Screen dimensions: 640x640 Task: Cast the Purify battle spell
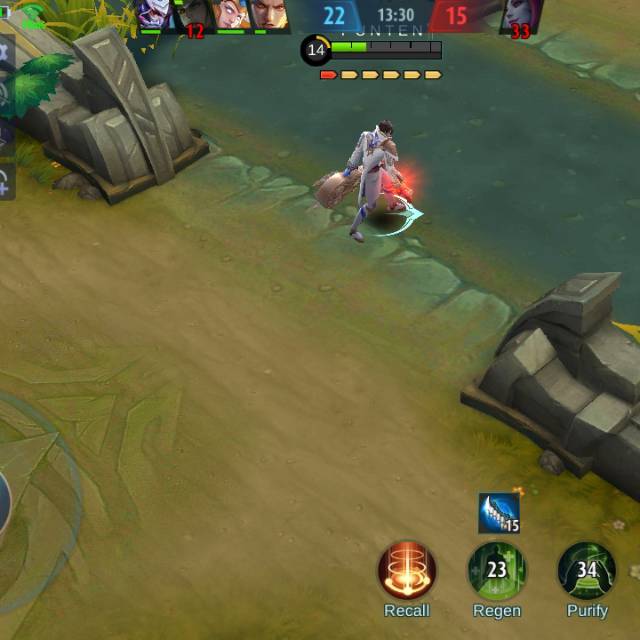586,571
